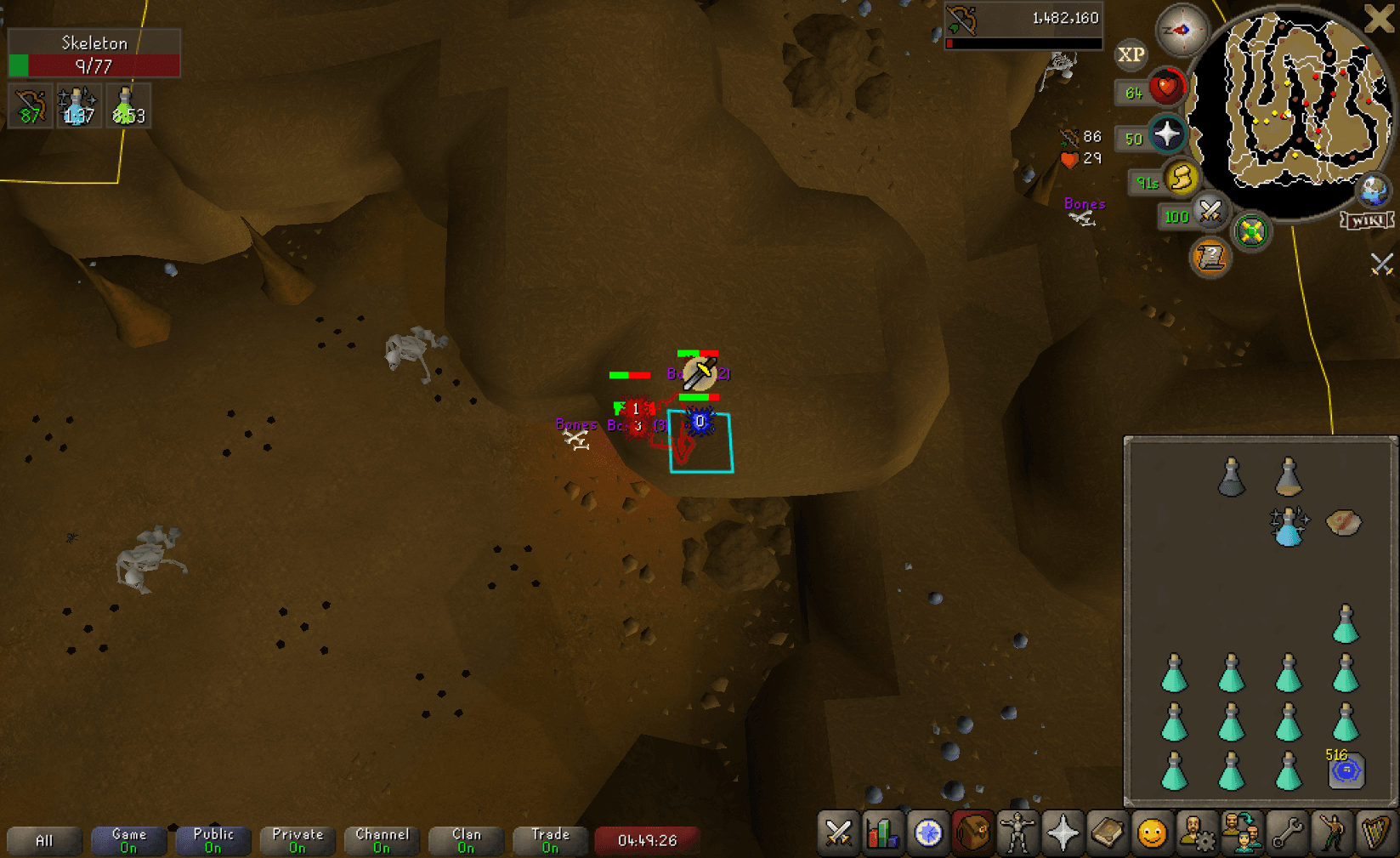This screenshot has width=1400, height=858.
Task: Click the Wiki lookup button
Action: [x=1367, y=221]
